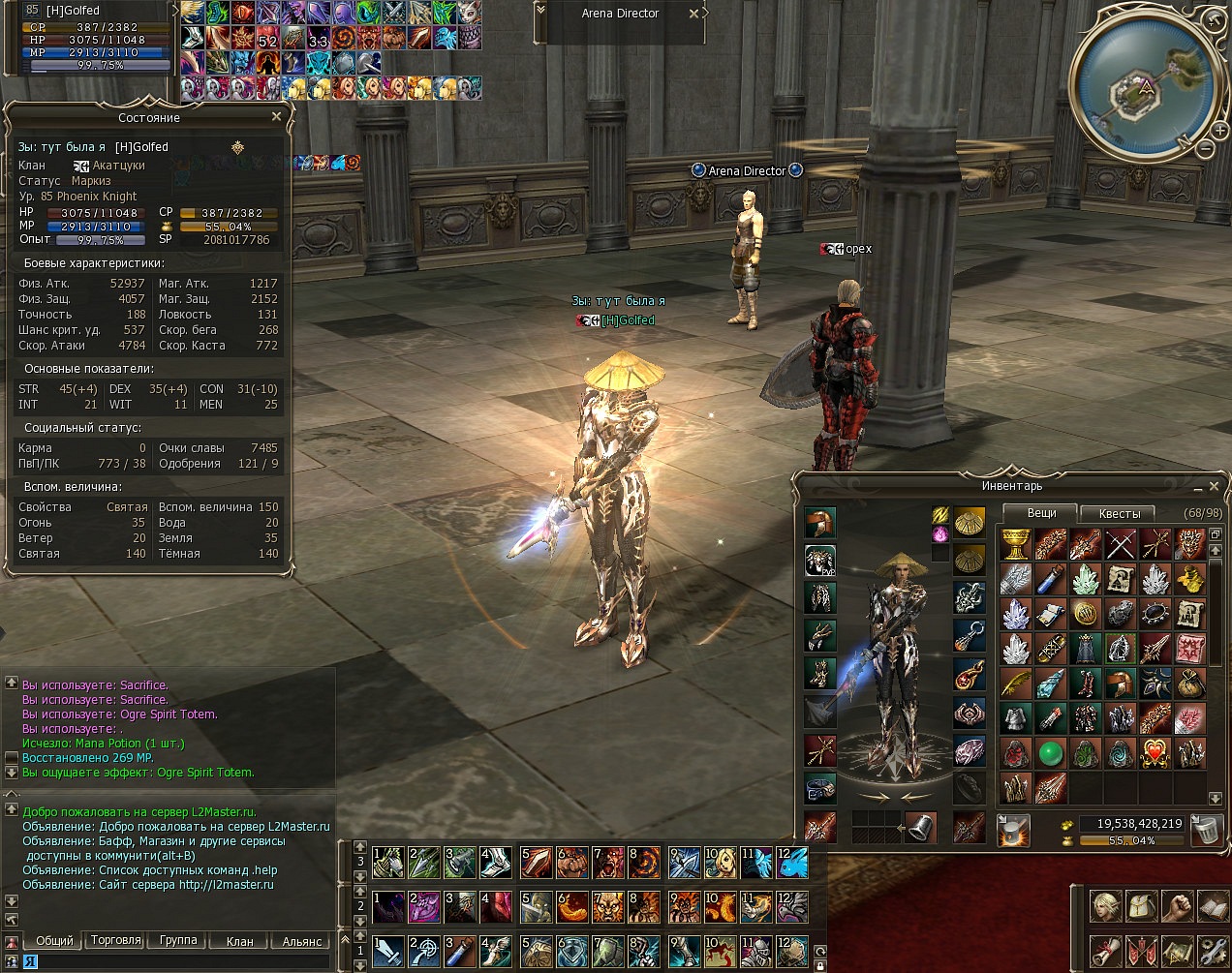Close the Arena Director target window
Viewport: 1232px width, 973px height.
693,14
